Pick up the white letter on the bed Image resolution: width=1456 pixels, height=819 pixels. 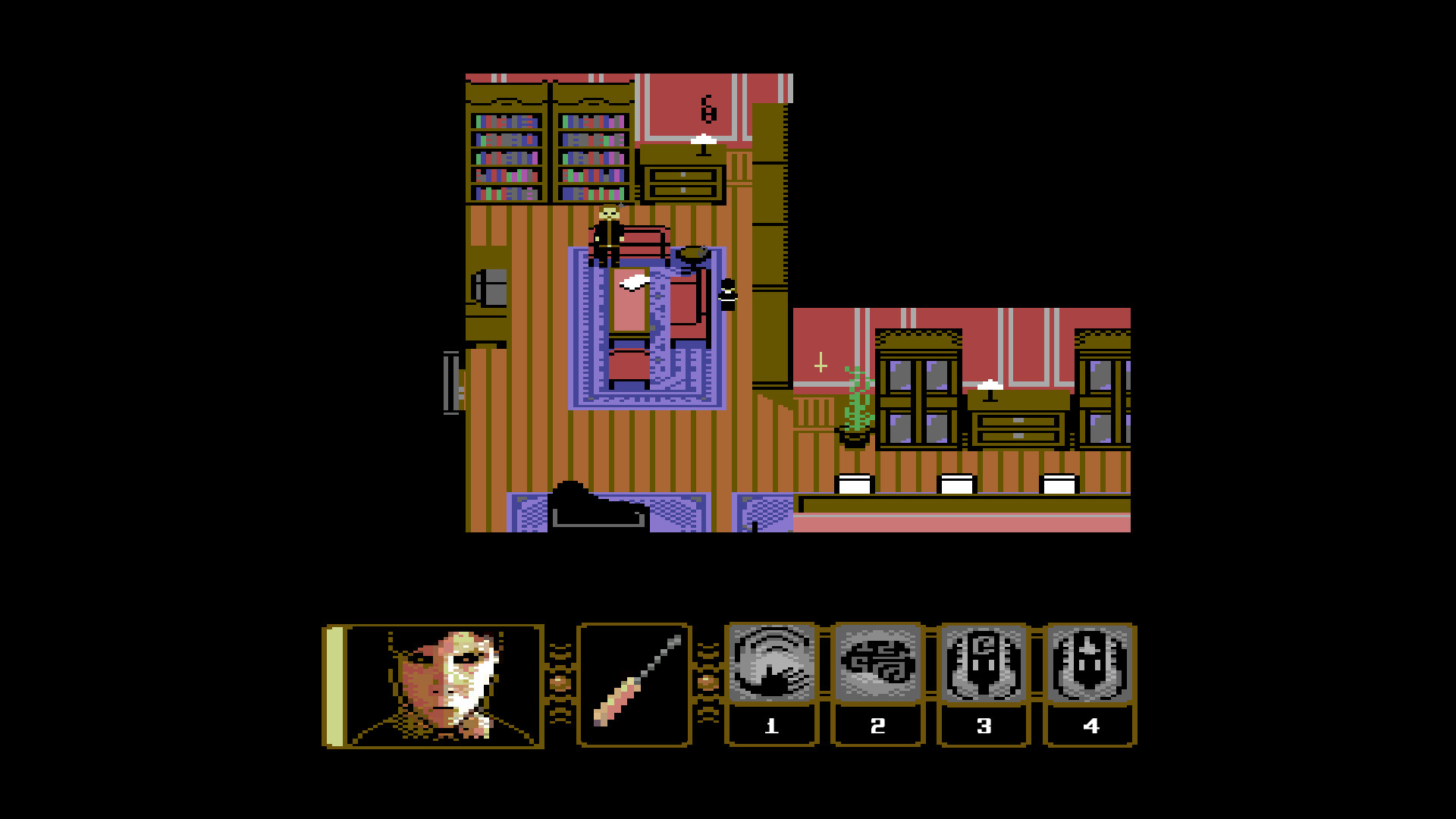click(634, 282)
